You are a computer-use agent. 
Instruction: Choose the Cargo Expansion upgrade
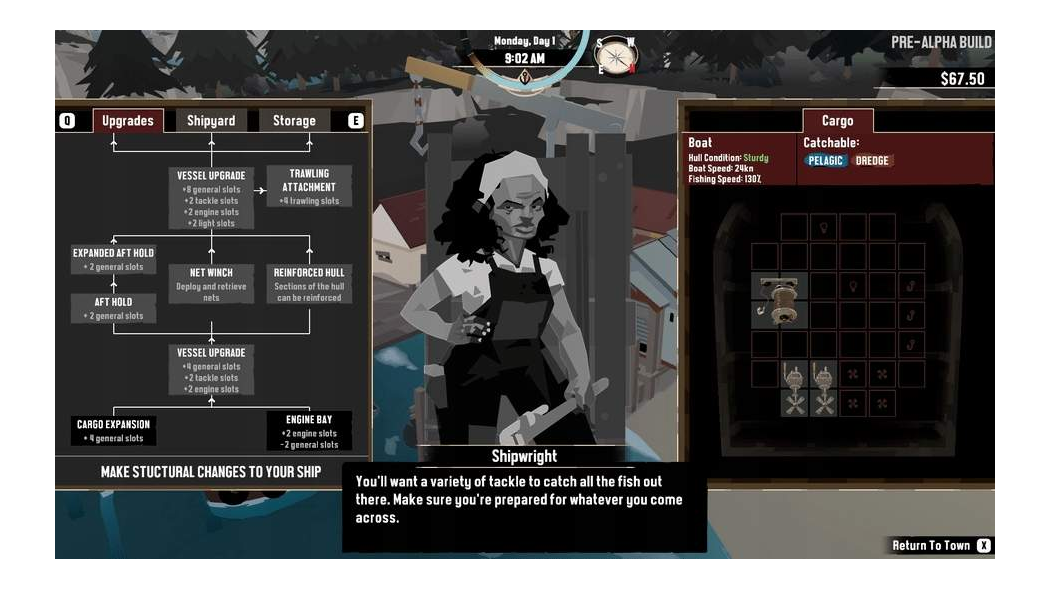click(114, 431)
